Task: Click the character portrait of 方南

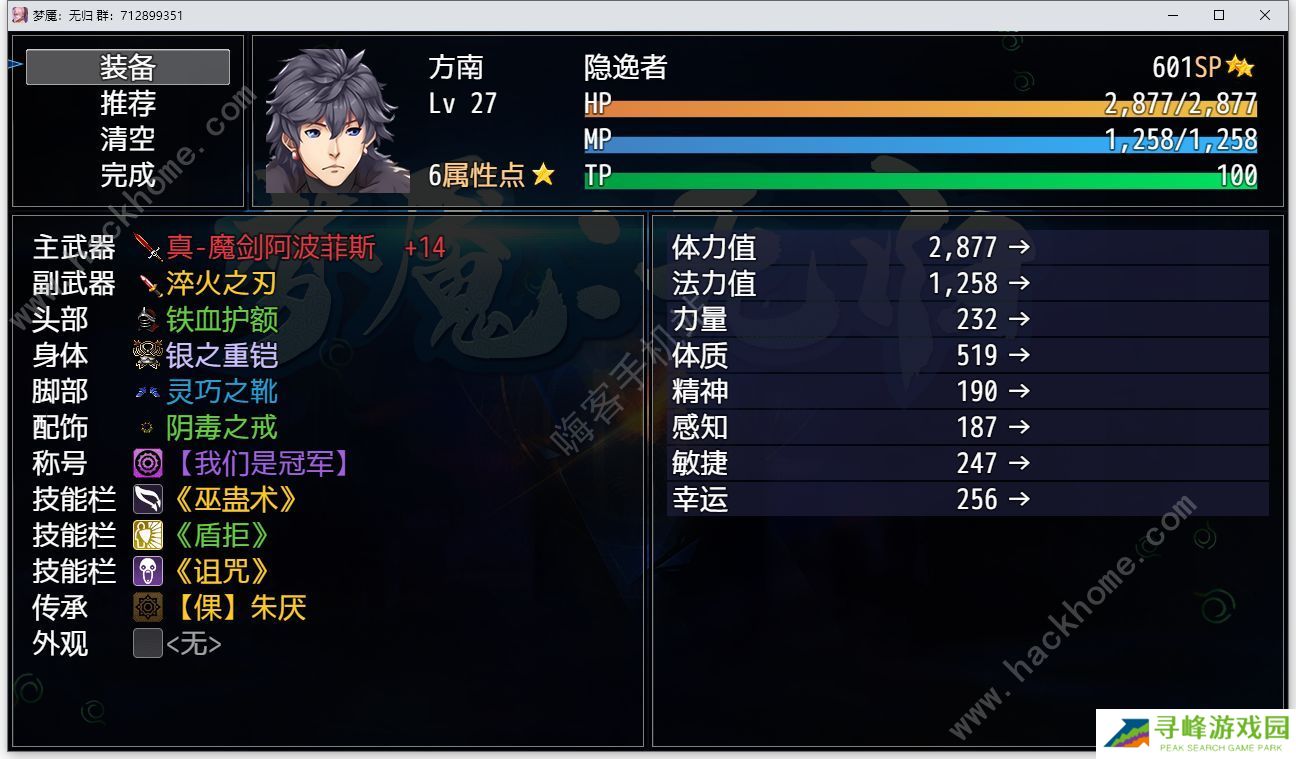Action: [337, 120]
